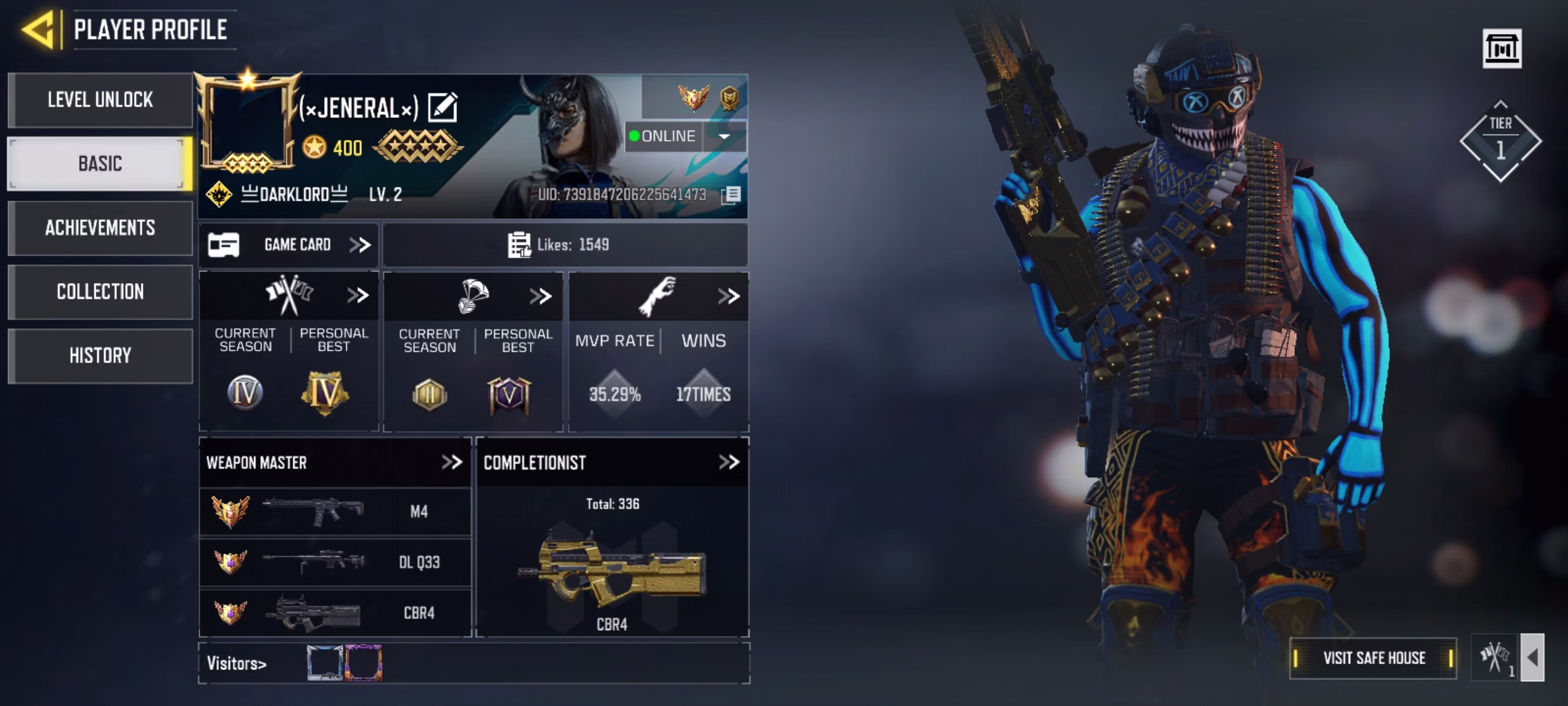Image resolution: width=1568 pixels, height=706 pixels.
Task: Open the Weapon Master details
Action: 335,463
